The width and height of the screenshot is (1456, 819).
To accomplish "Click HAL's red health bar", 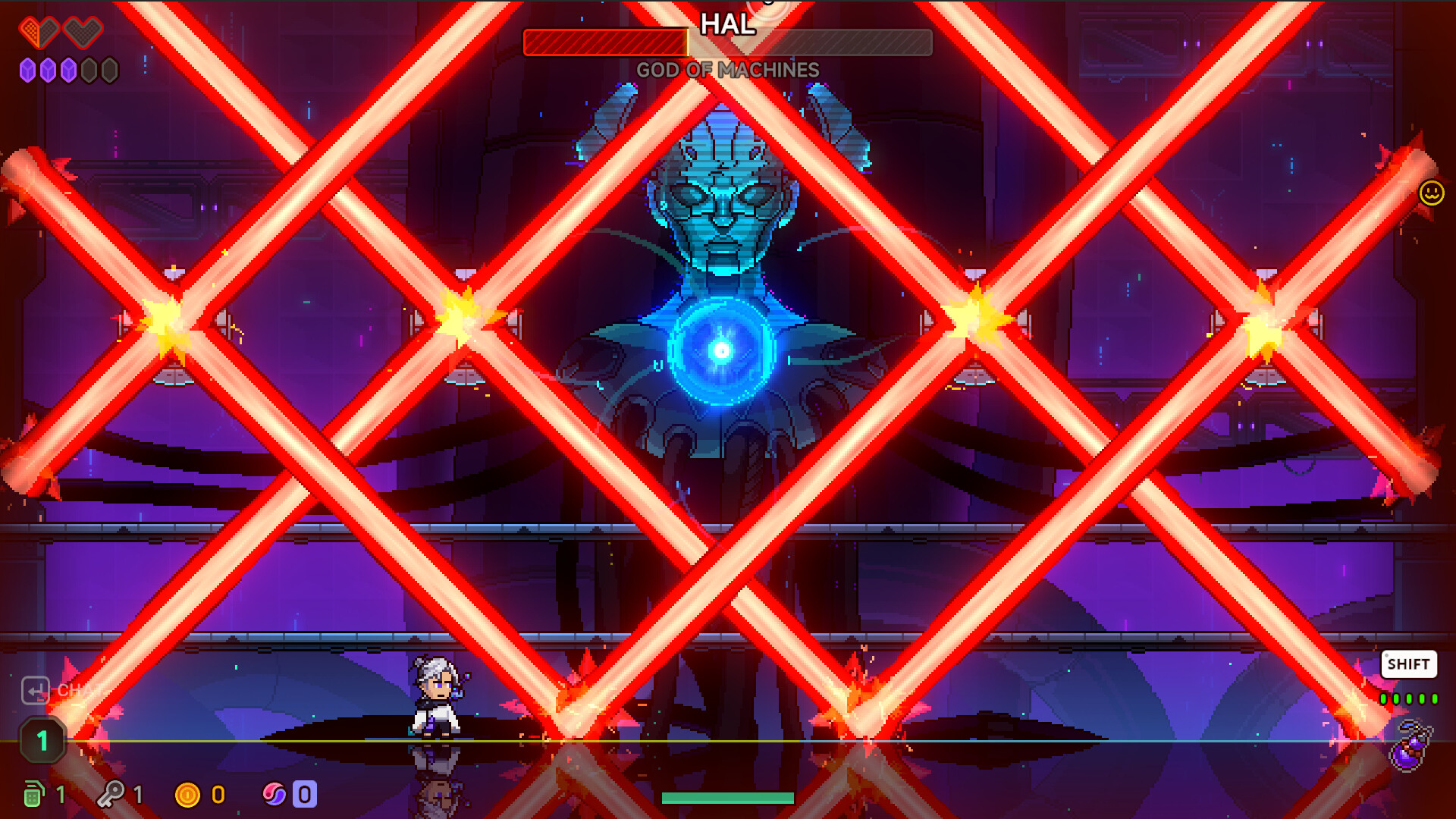I will [x=607, y=43].
